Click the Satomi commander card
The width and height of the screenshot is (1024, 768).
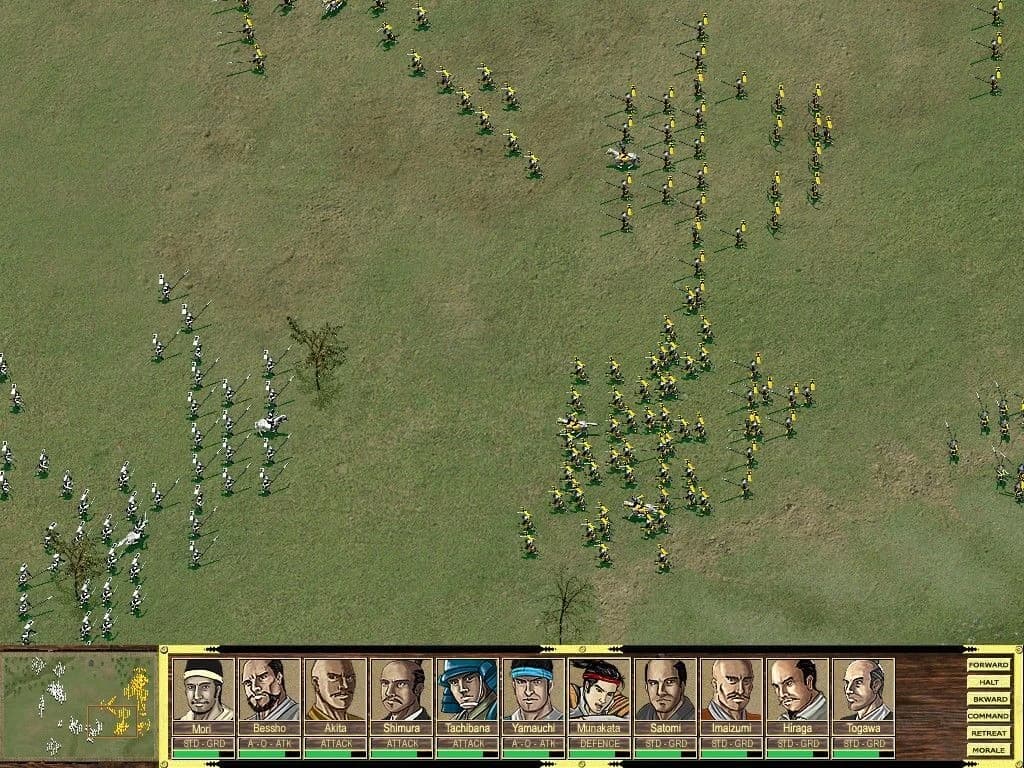coord(665,689)
